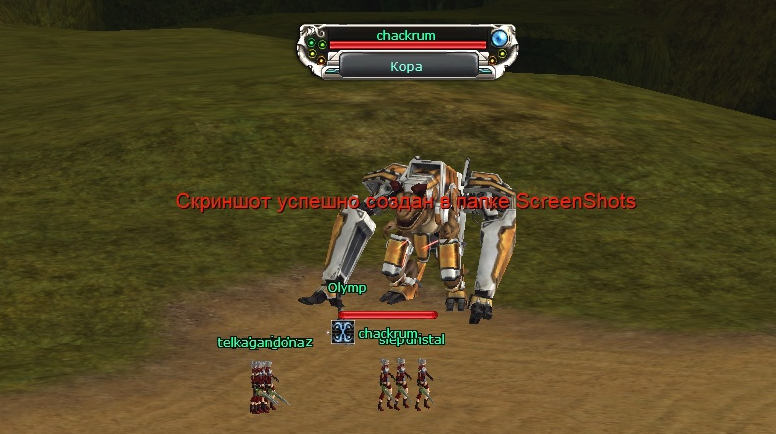Click the blue orb on the target frame
This screenshot has height=434, width=776.
[500, 39]
